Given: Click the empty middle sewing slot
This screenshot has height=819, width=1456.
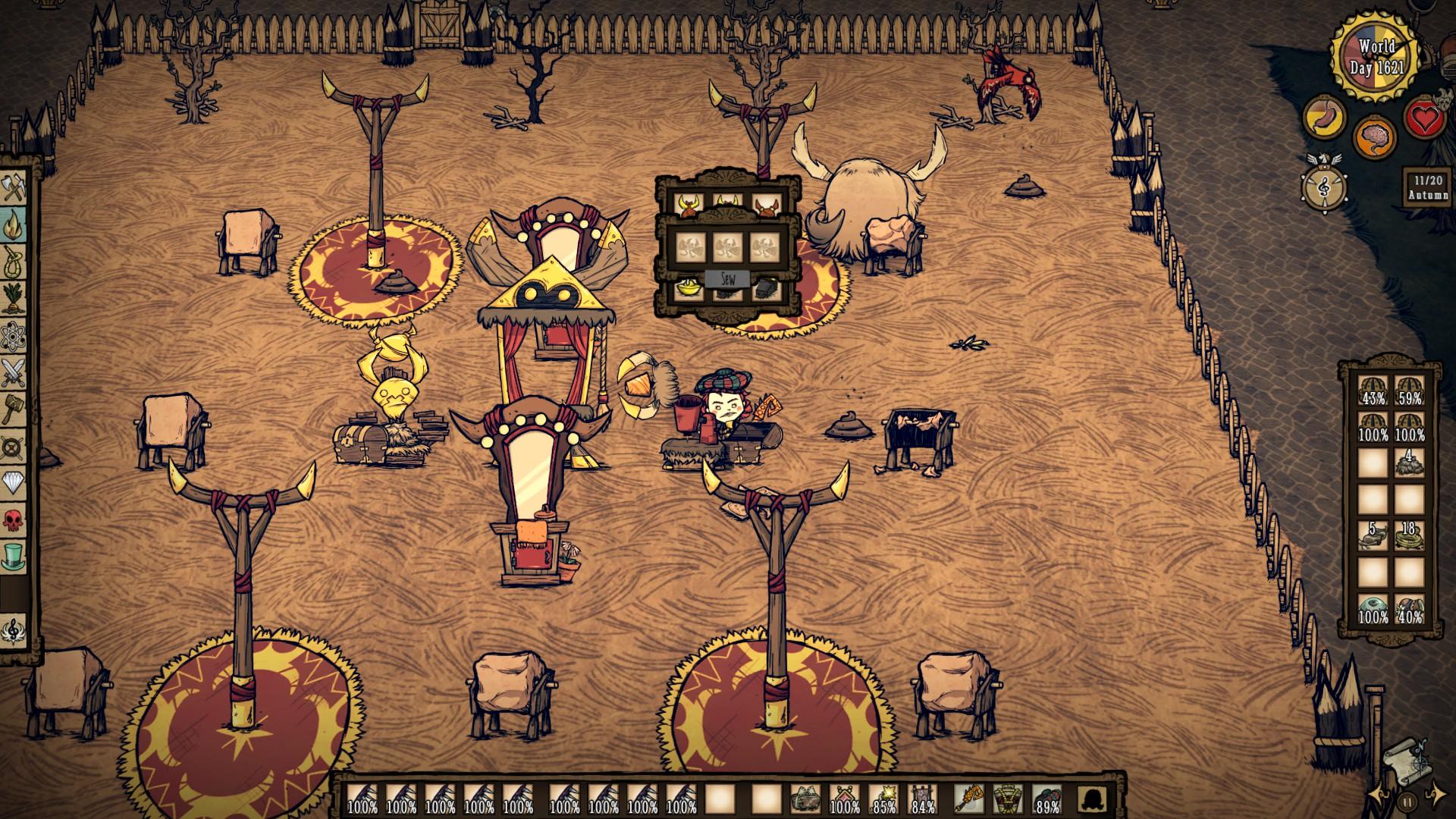Looking at the screenshot, I should 728,247.
